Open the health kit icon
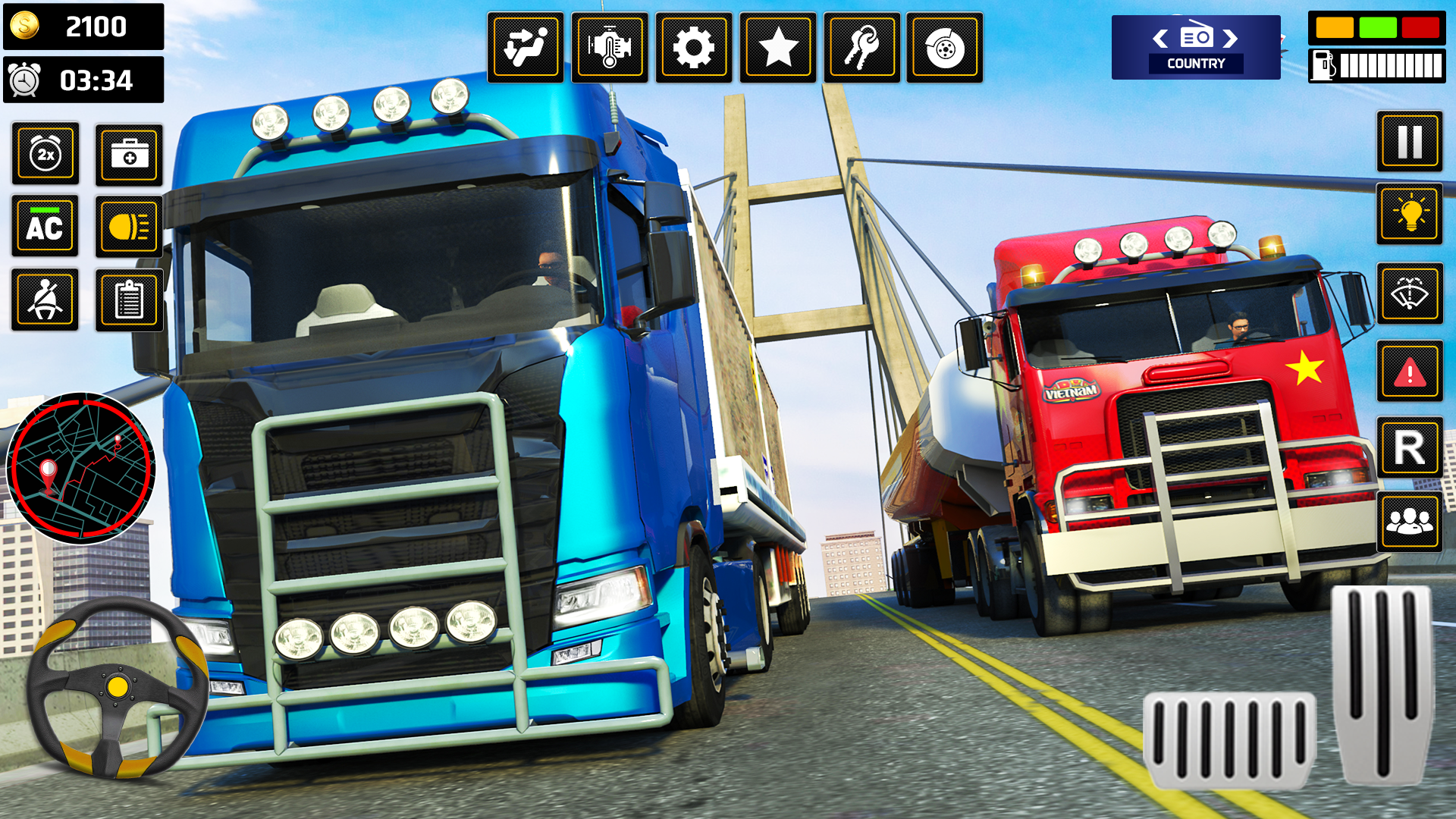The height and width of the screenshot is (819, 1456). [129, 154]
